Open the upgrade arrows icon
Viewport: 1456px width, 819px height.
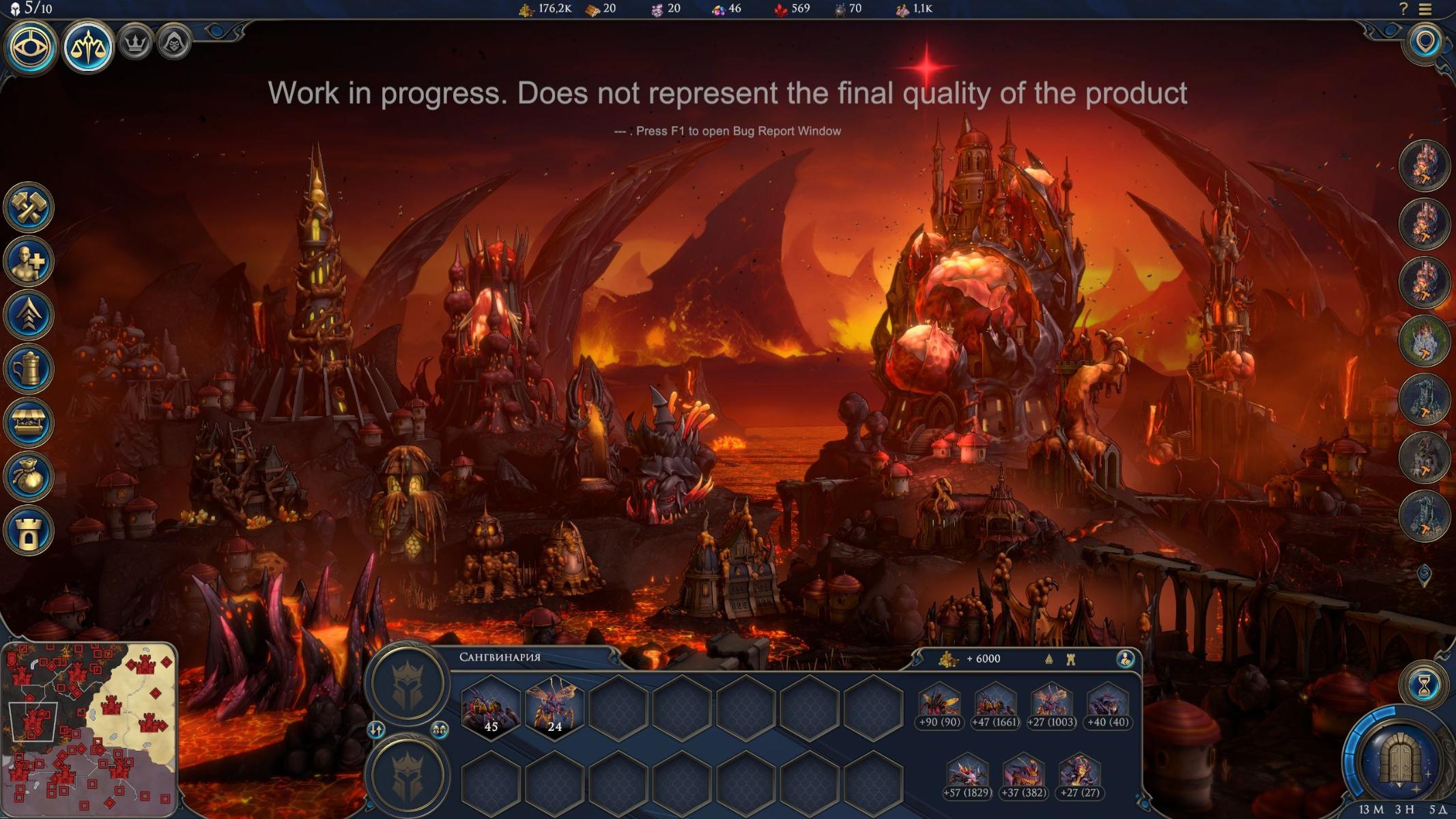pos(29,315)
